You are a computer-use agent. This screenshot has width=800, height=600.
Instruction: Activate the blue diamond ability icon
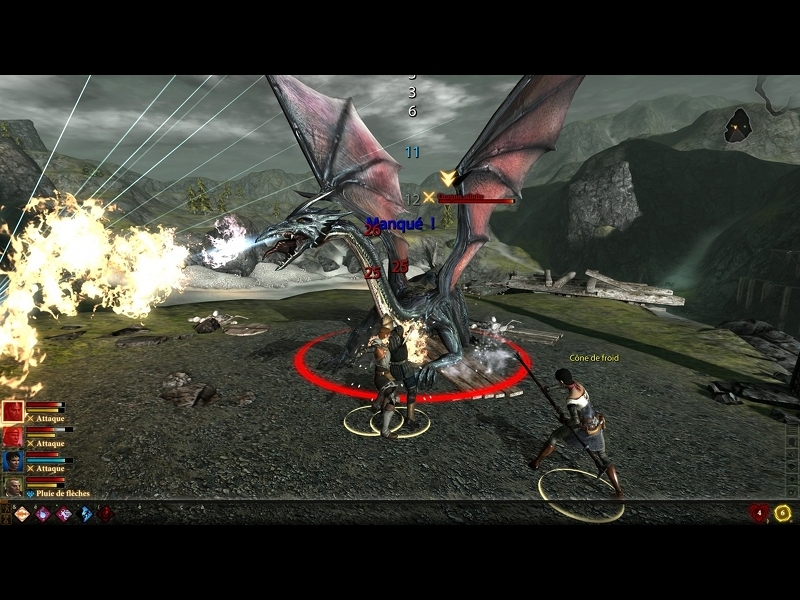click(85, 513)
